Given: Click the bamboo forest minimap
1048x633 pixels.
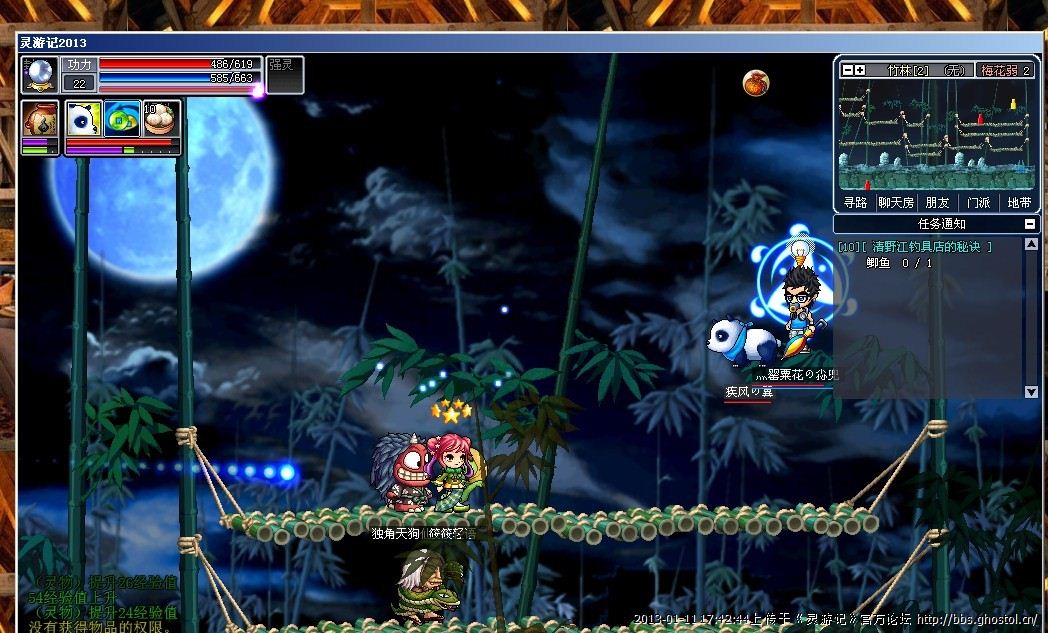Looking at the screenshot, I should (936, 135).
